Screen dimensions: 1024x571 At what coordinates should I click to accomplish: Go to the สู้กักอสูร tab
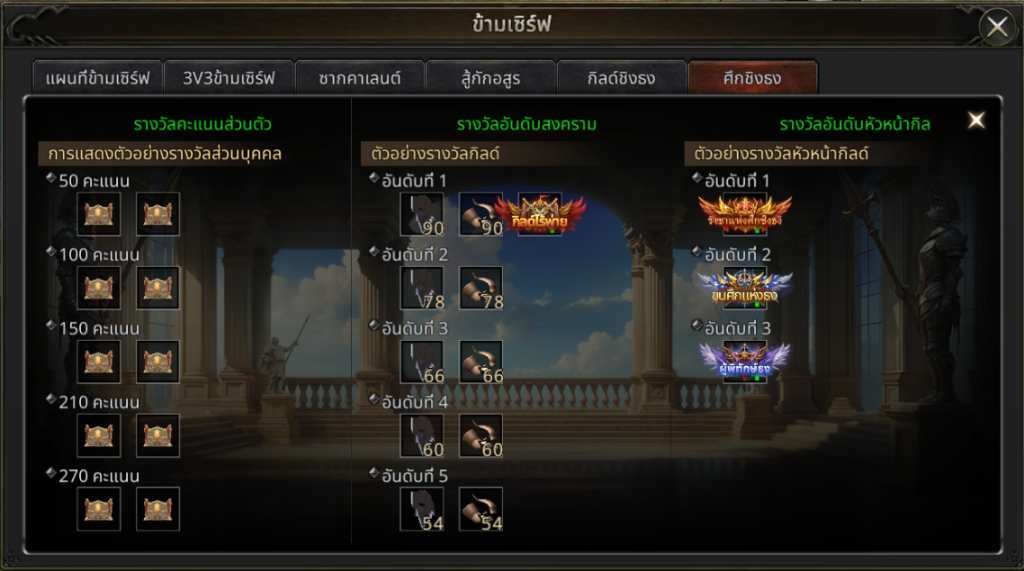coord(490,78)
